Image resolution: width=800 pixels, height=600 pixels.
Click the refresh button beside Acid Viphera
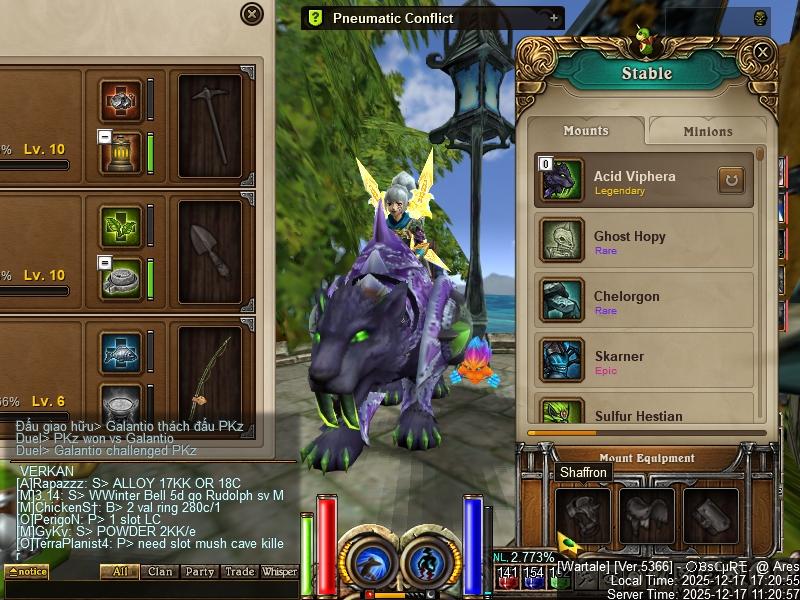click(x=731, y=181)
